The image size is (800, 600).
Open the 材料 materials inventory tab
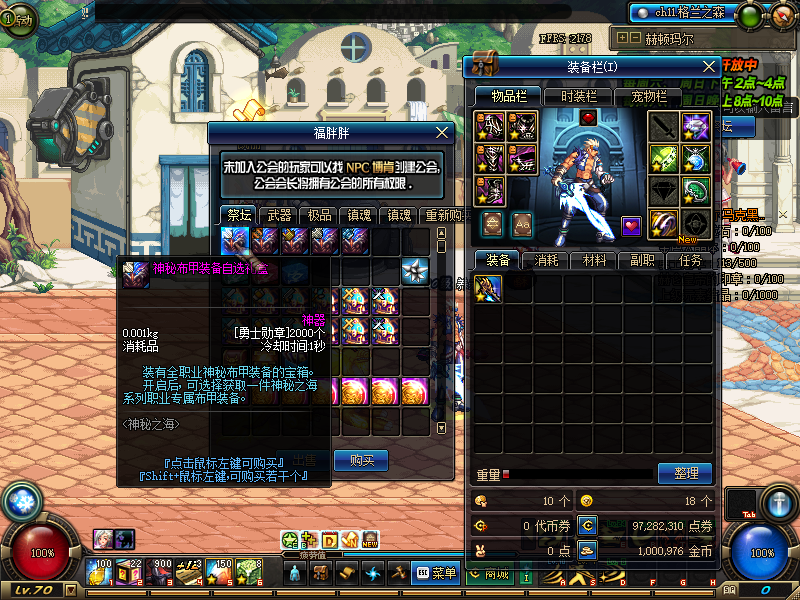click(594, 260)
